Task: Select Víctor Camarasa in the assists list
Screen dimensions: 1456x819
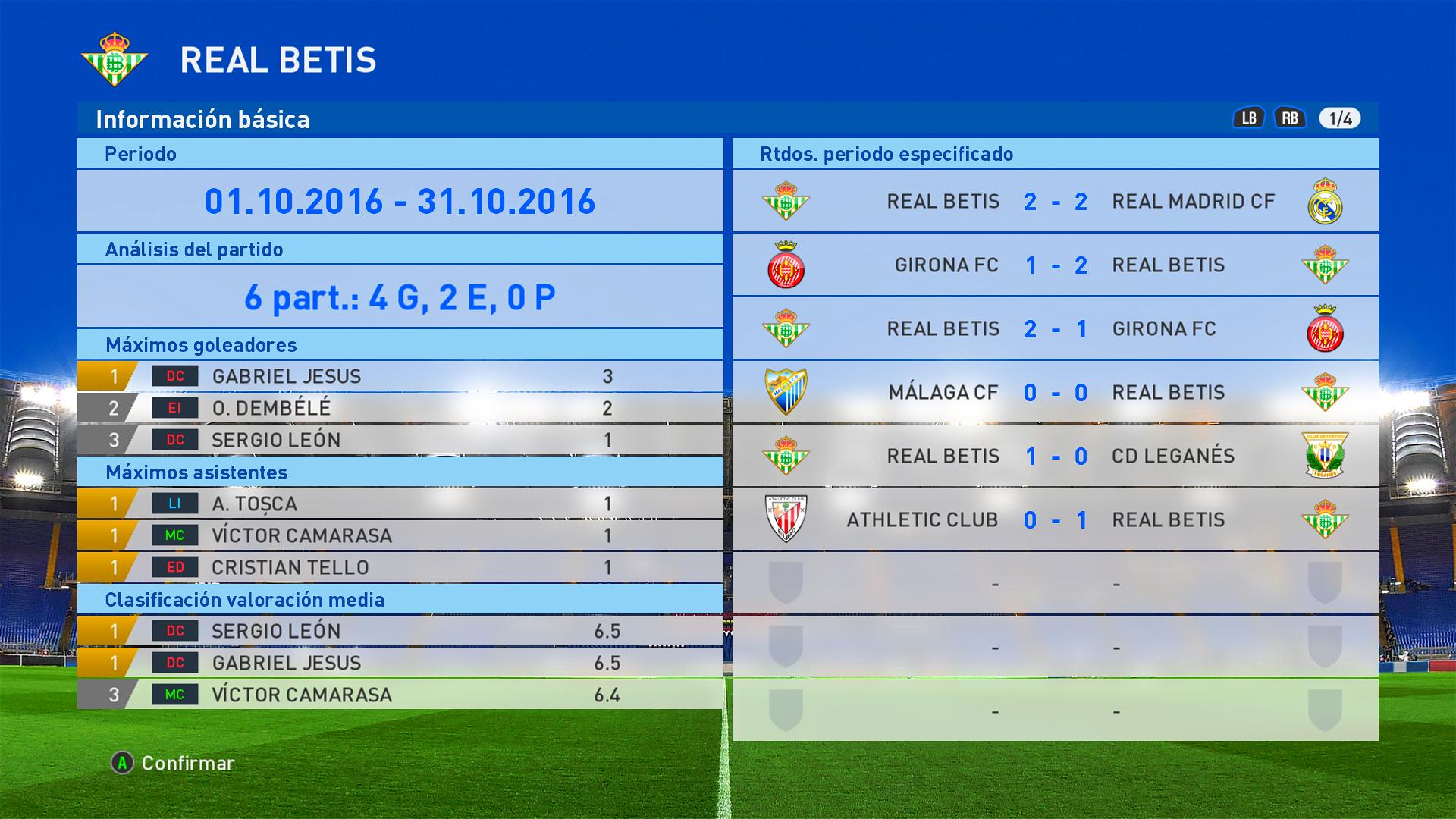Action: tap(400, 535)
